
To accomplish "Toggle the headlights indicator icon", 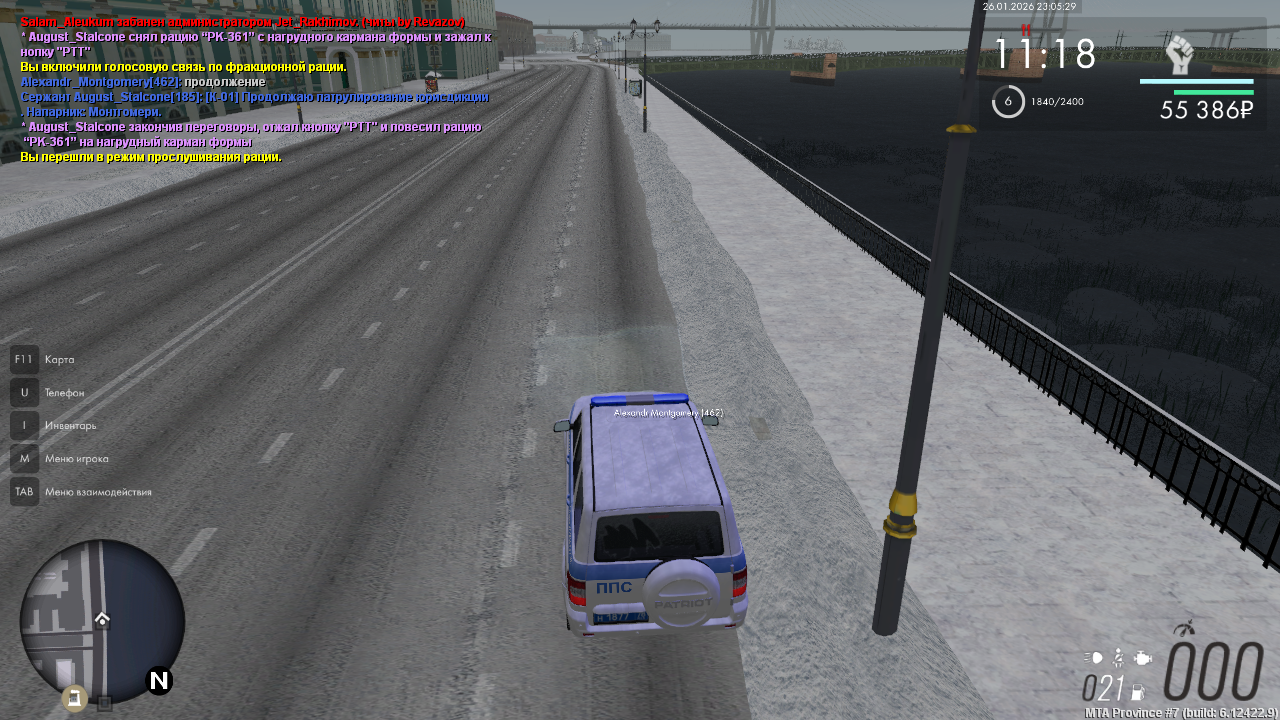I will tap(1094, 658).
